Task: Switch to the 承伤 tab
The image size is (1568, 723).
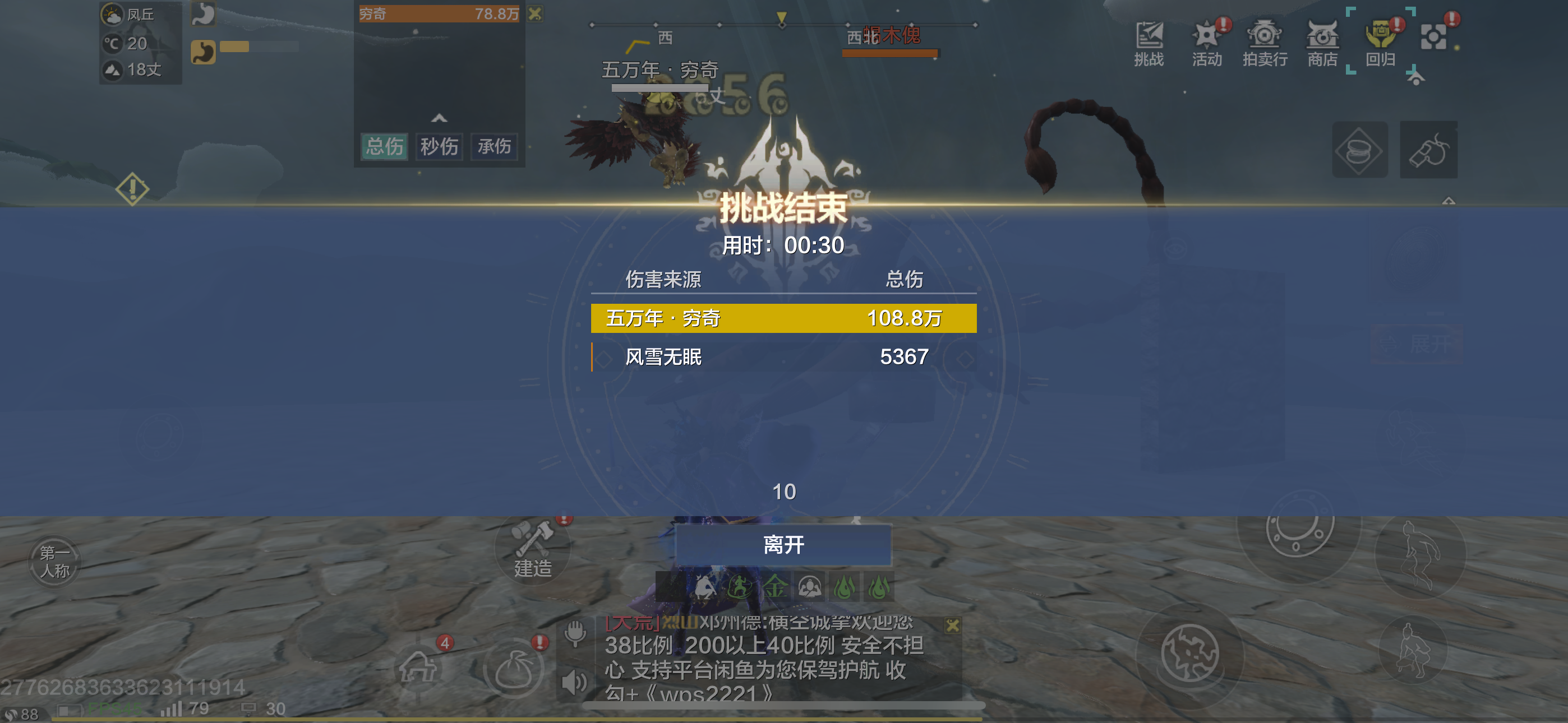Action: [x=493, y=147]
